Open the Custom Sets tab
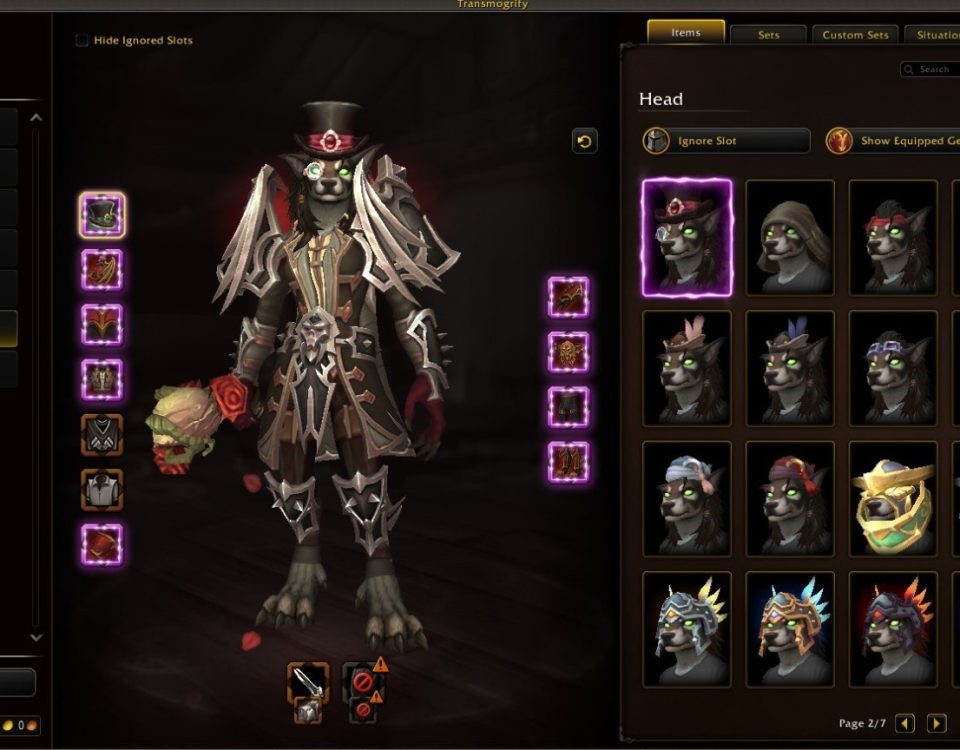The width and height of the screenshot is (960, 750). point(855,35)
